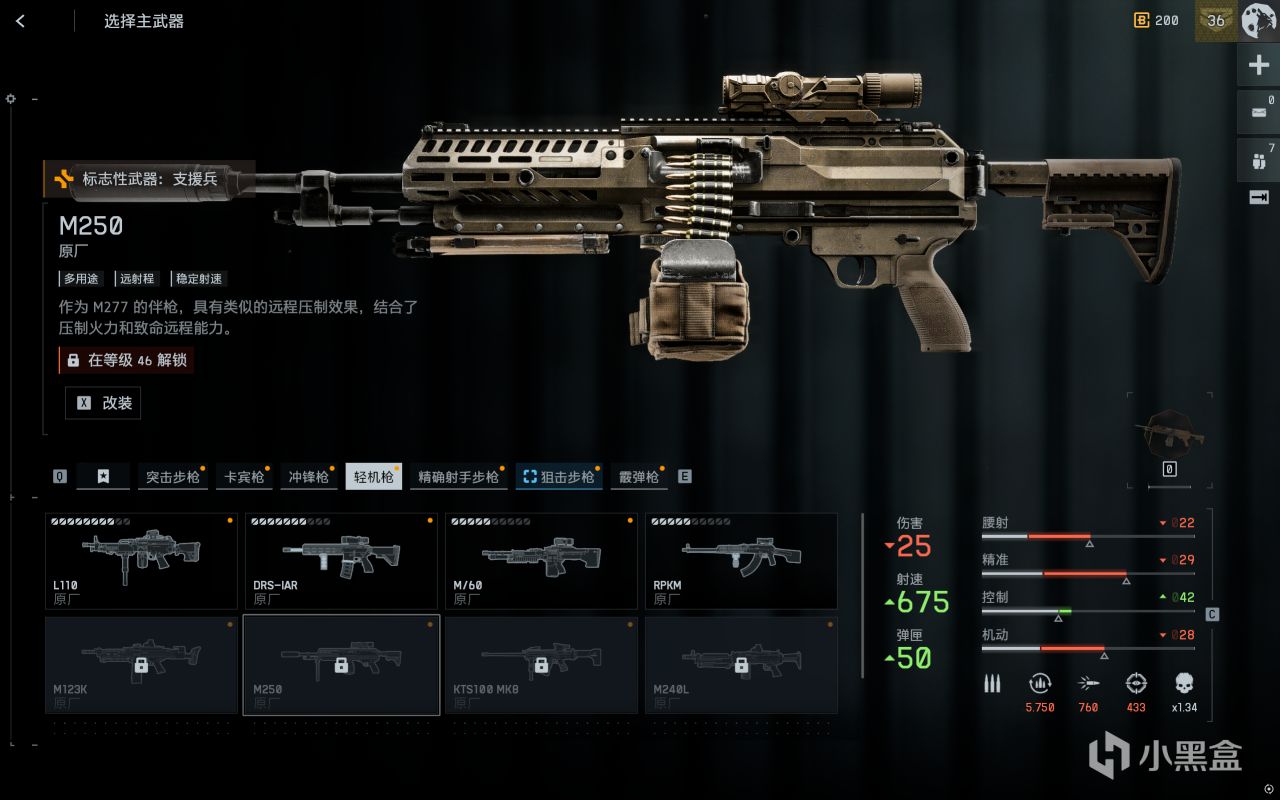Viewport: 1280px width, 800px height.
Task: Click the locked KTS100 MK8 weapon tile
Action: pos(541,665)
